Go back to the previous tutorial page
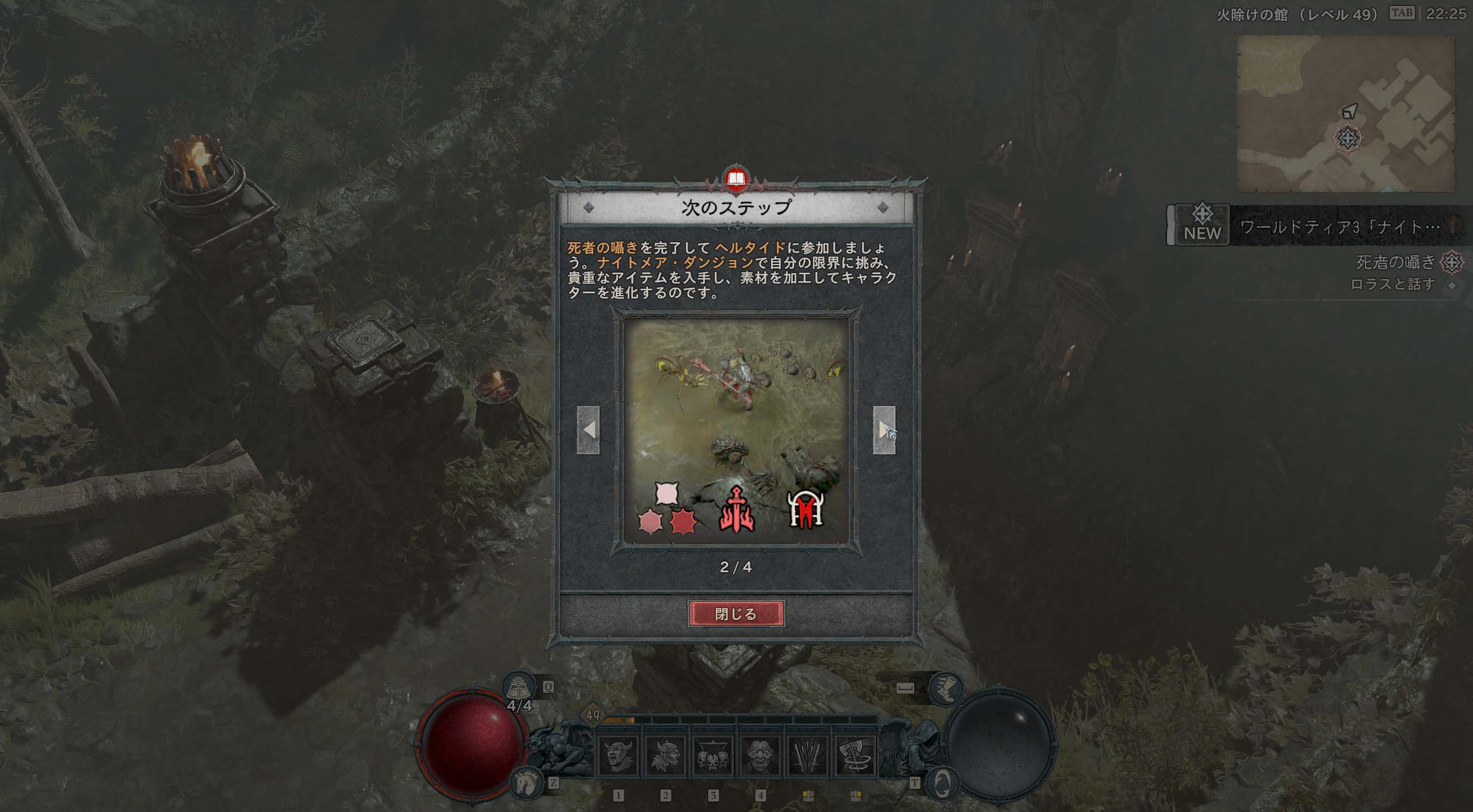Viewport: 1473px width, 812px height. pos(588,430)
